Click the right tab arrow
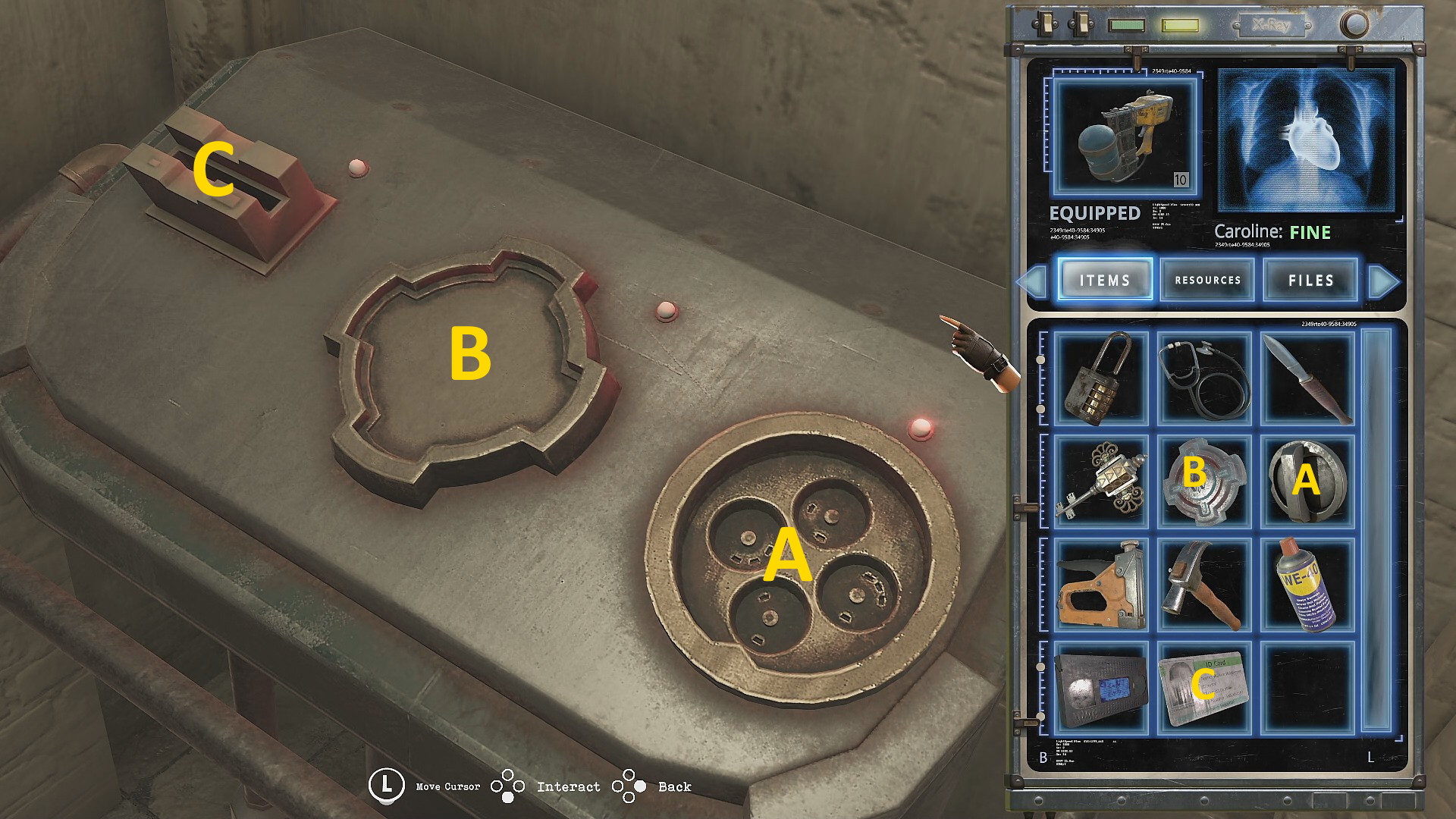 [x=1383, y=281]
